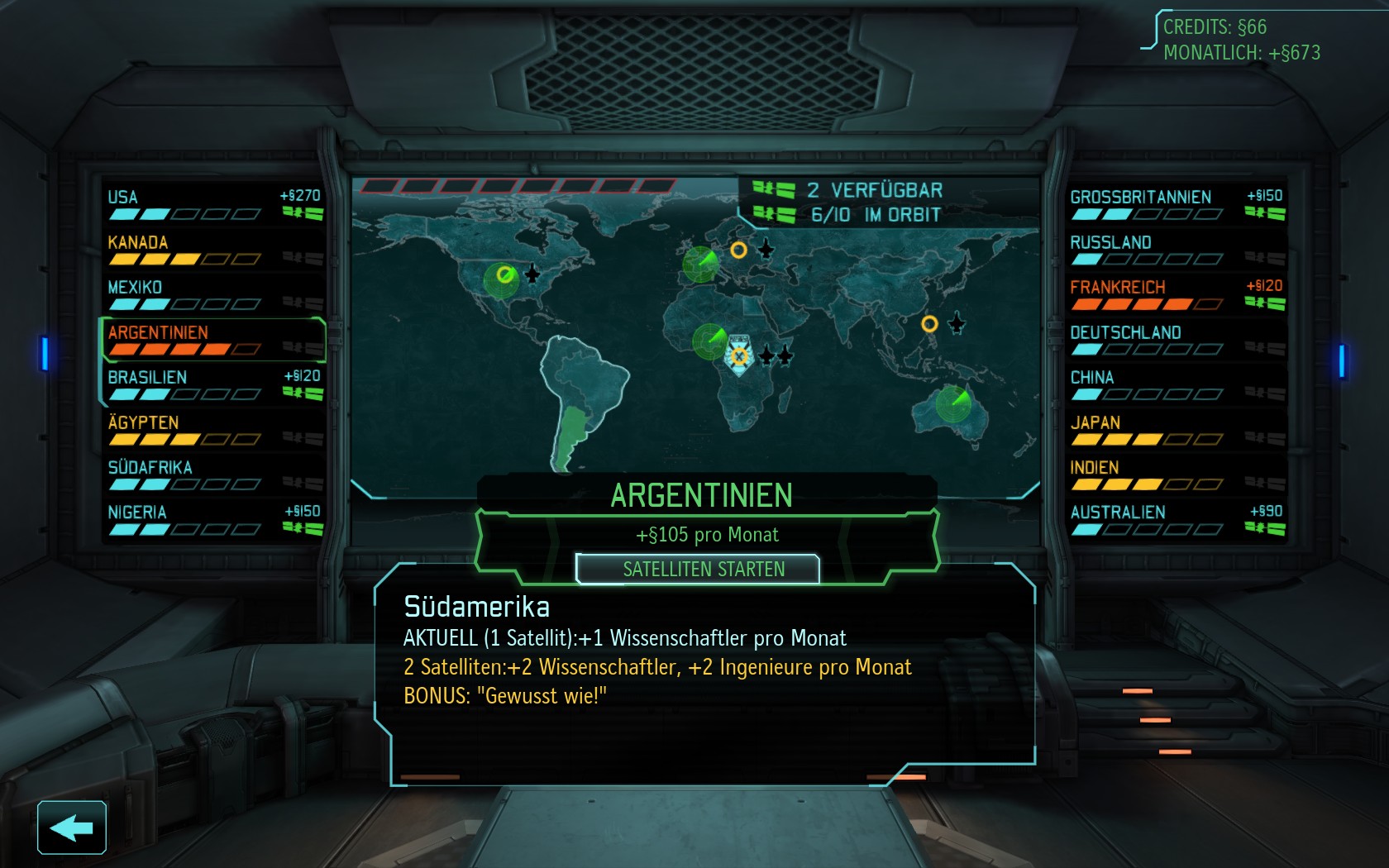Select the Nigeria country row

coord(212,520)
